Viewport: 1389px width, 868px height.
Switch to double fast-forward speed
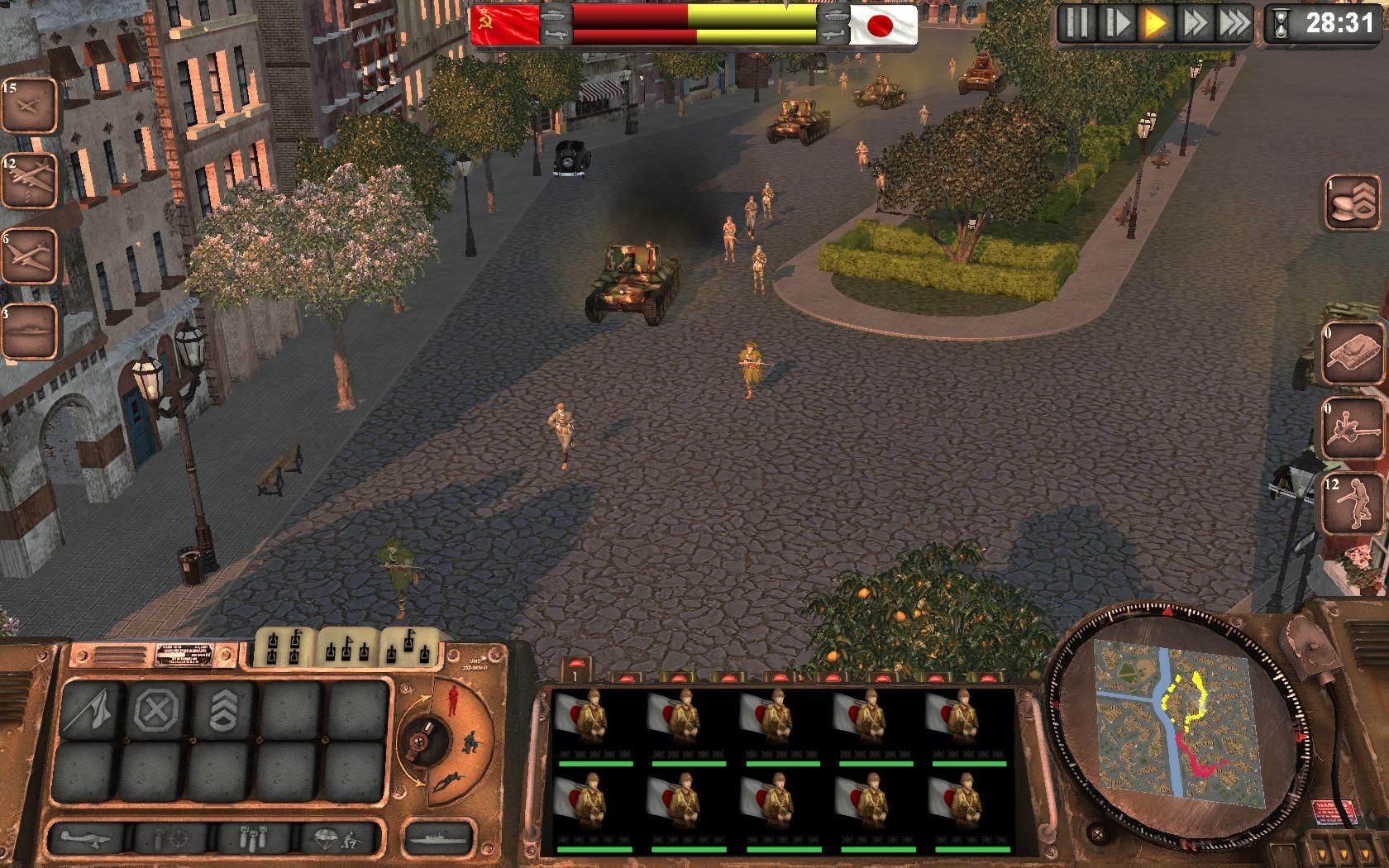[x=1194, y=23]
